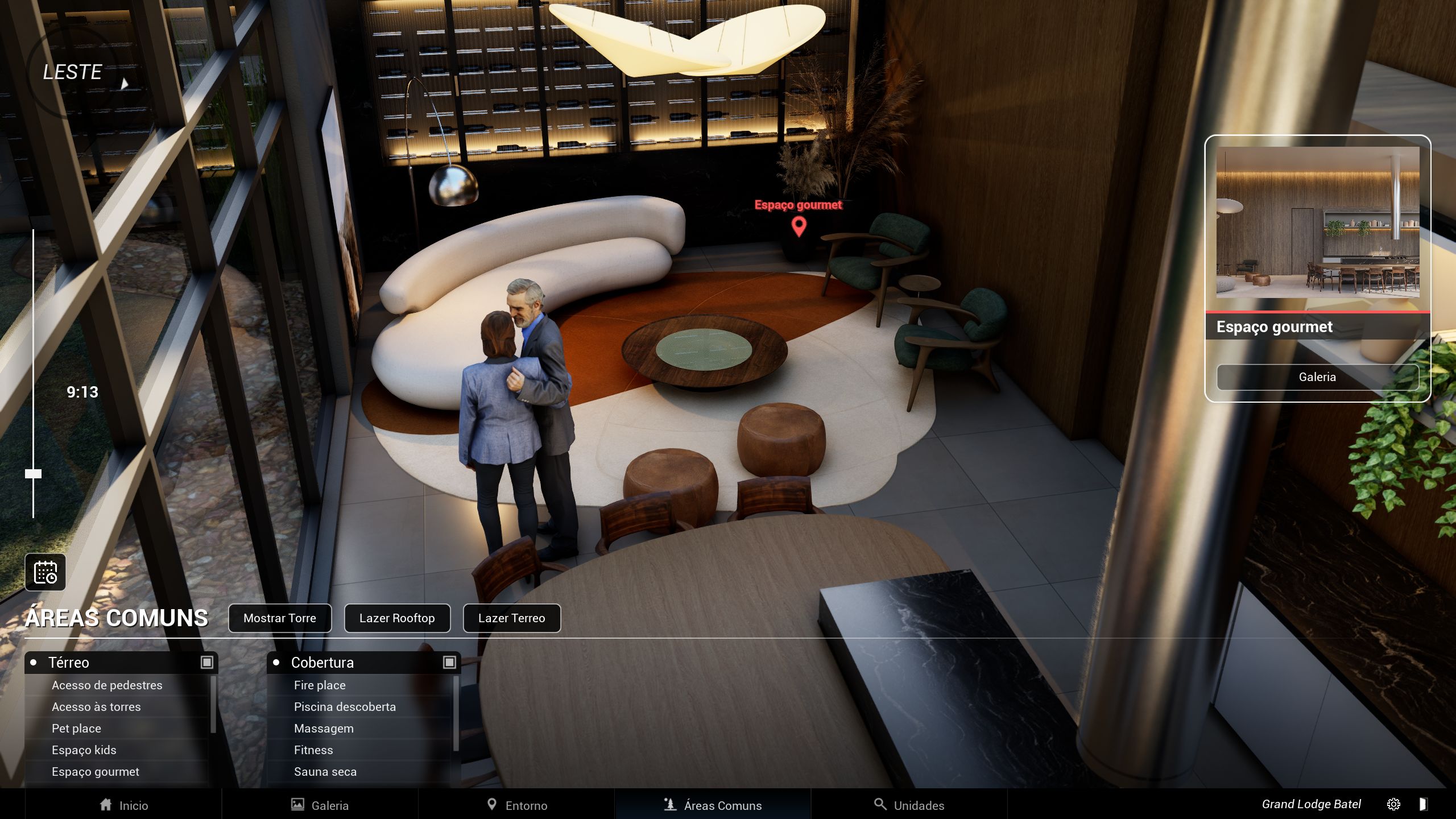Open the Galeria button in Espaço gourmet card

pos(1317,377)
